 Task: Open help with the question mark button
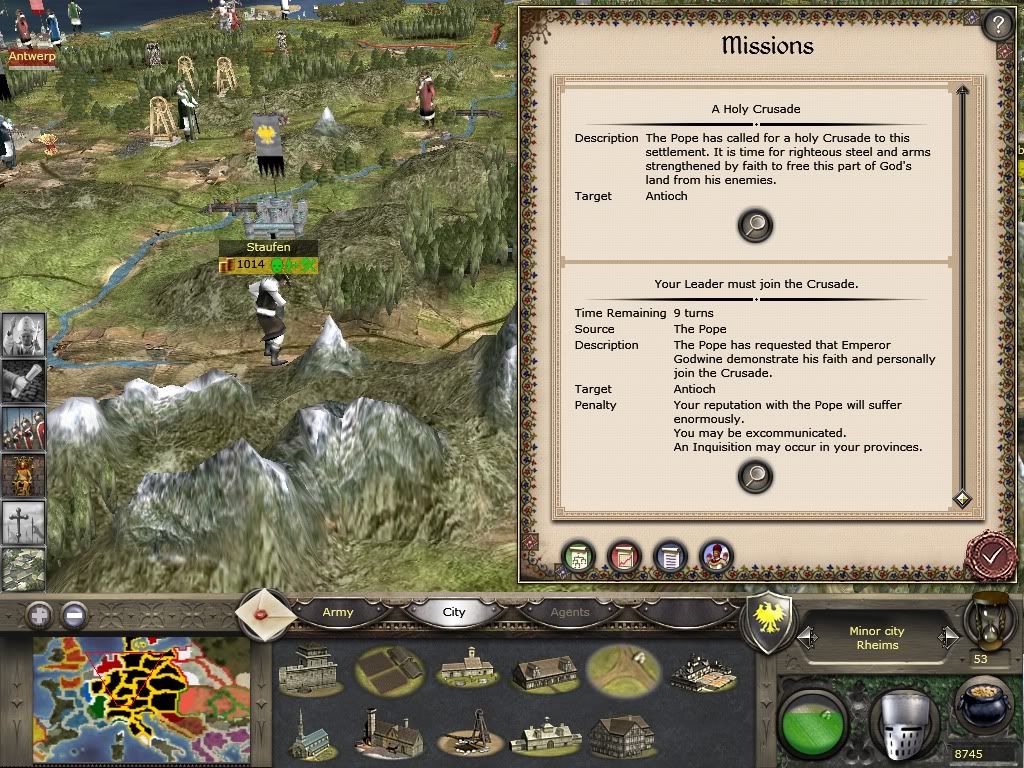(996, 25)
